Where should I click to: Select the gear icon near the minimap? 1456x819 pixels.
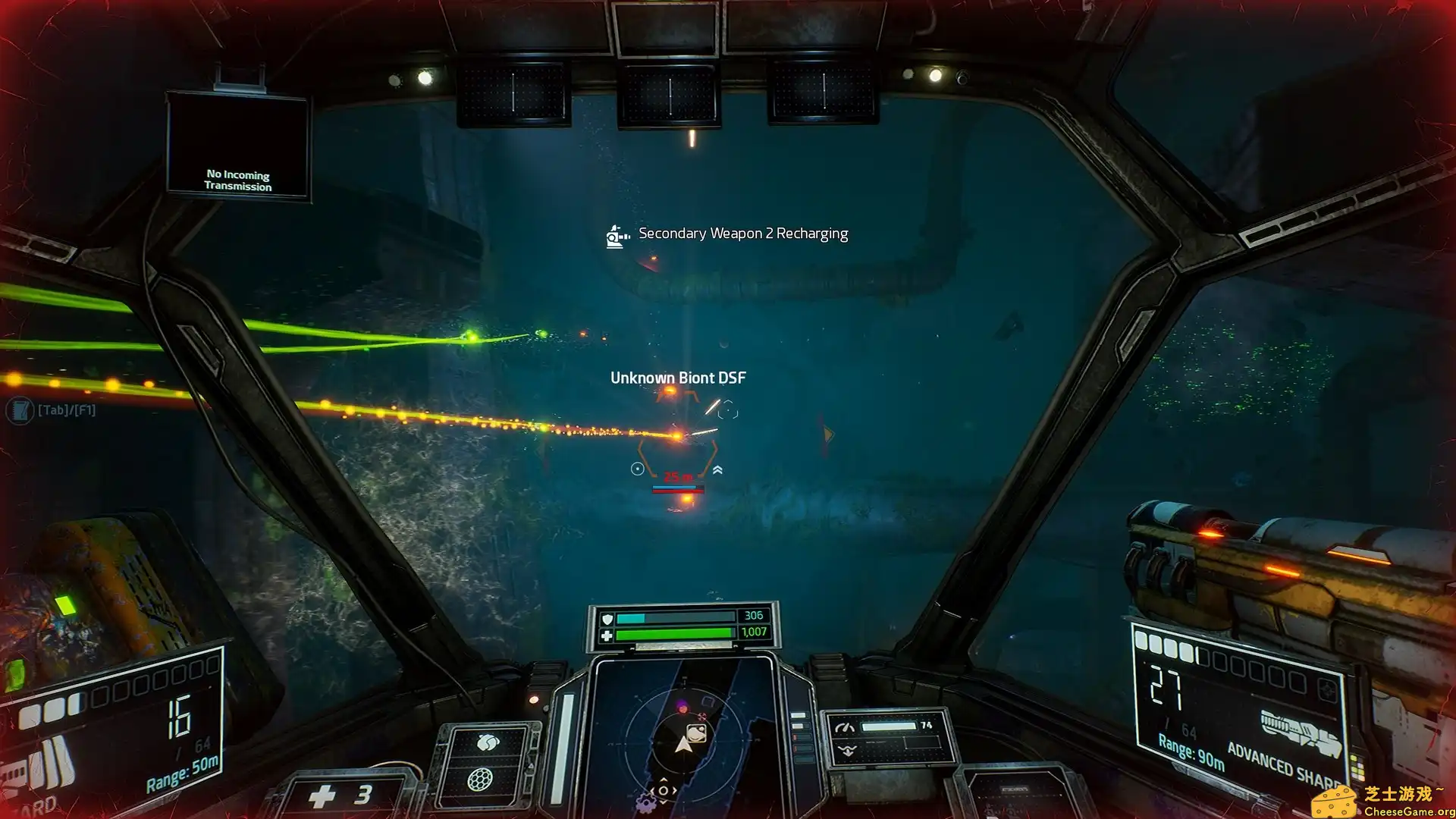[648, 802]
